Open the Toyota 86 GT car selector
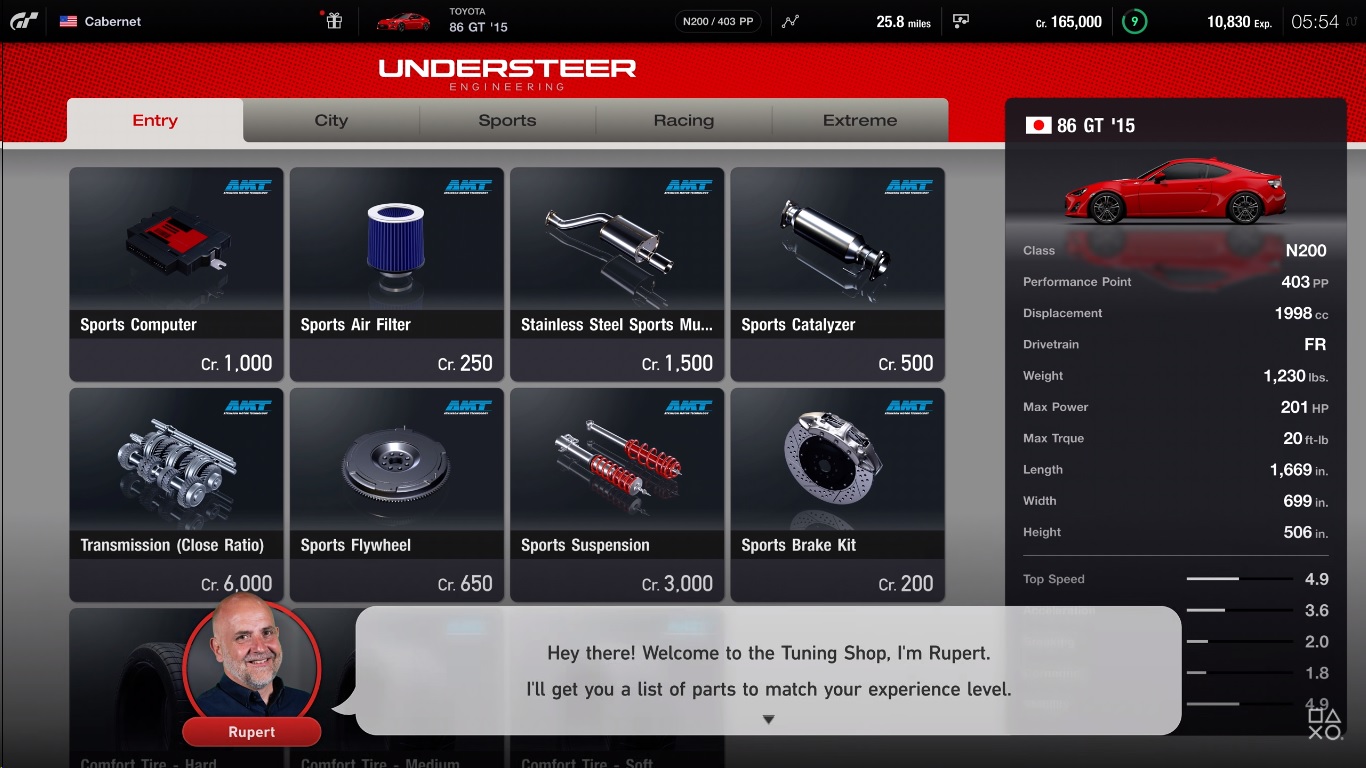This screenshot has width=1366, height=768. coord(443,21)
